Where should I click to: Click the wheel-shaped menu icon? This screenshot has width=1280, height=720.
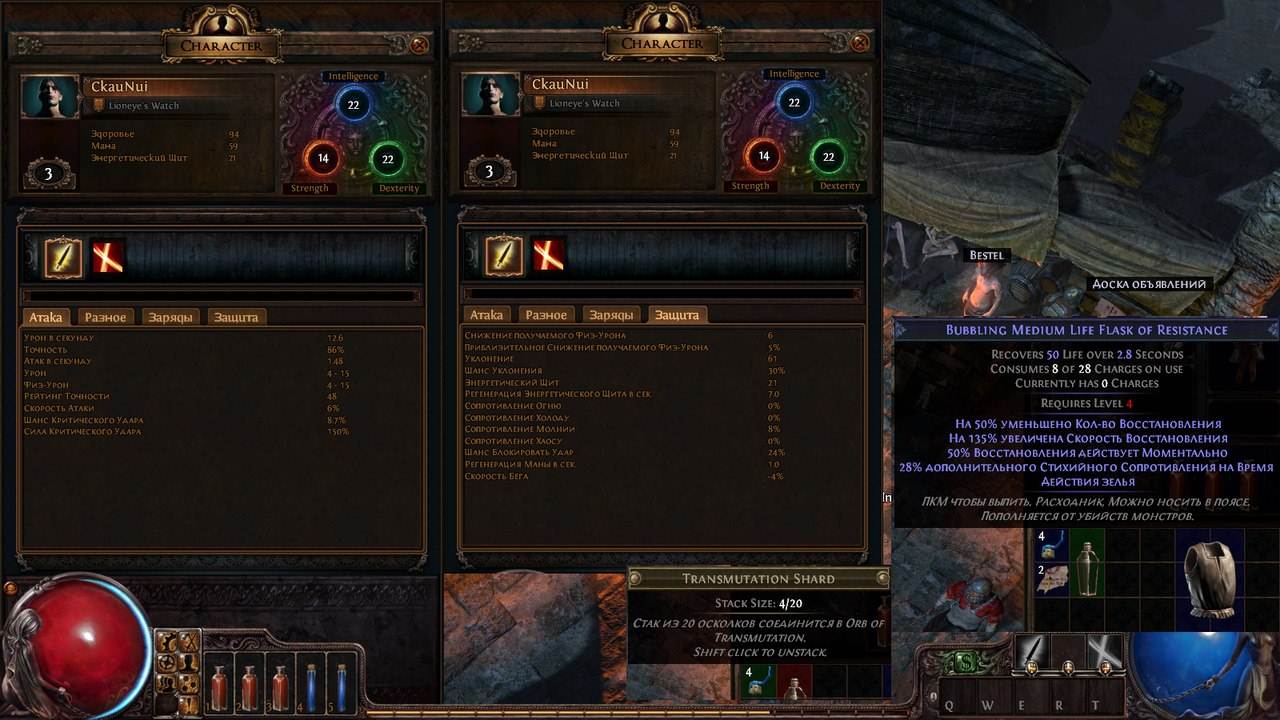(x=167, y=662)
